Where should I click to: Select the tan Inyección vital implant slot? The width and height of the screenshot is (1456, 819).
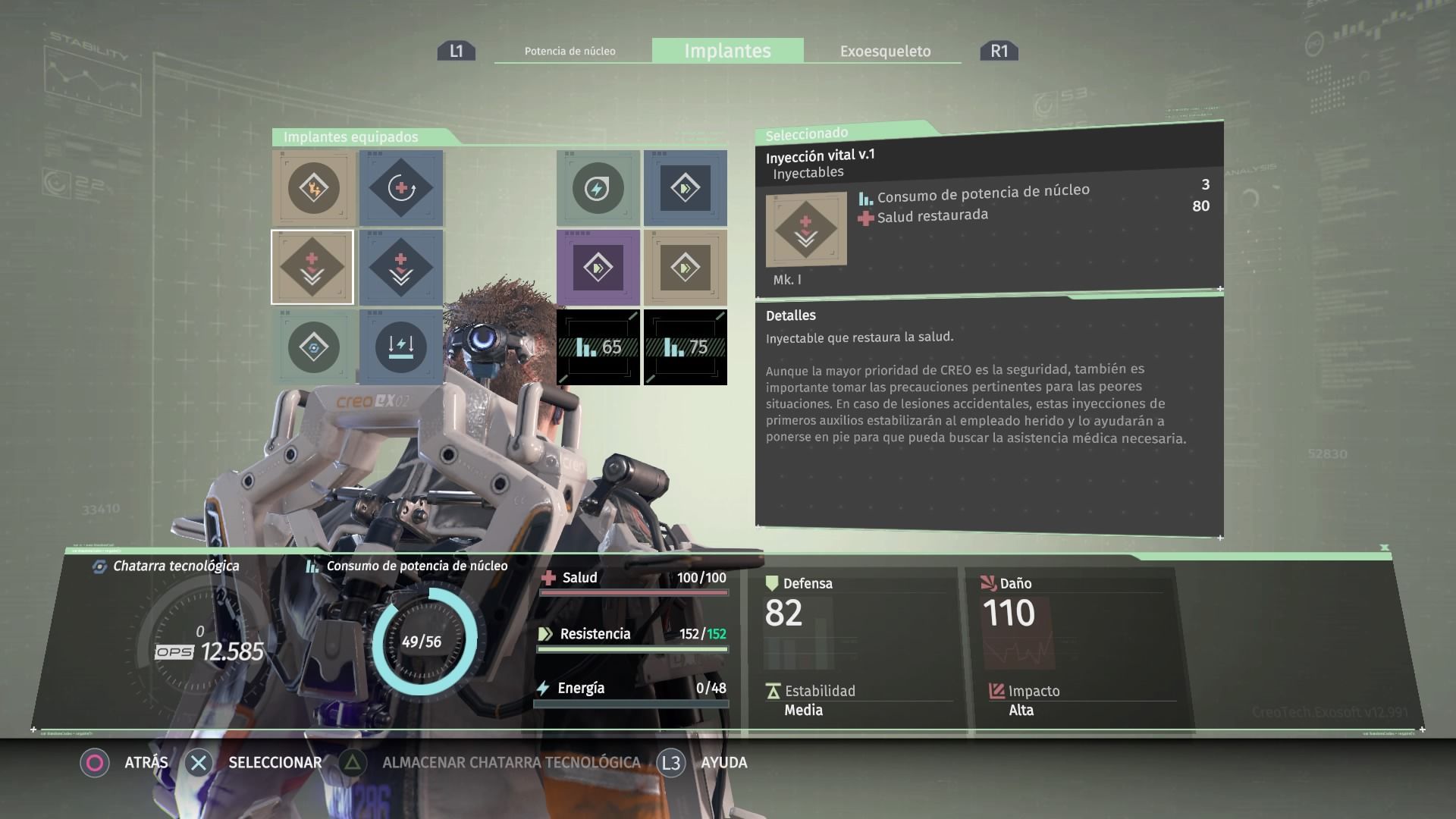pyautogui.click(x=312, y=267)
